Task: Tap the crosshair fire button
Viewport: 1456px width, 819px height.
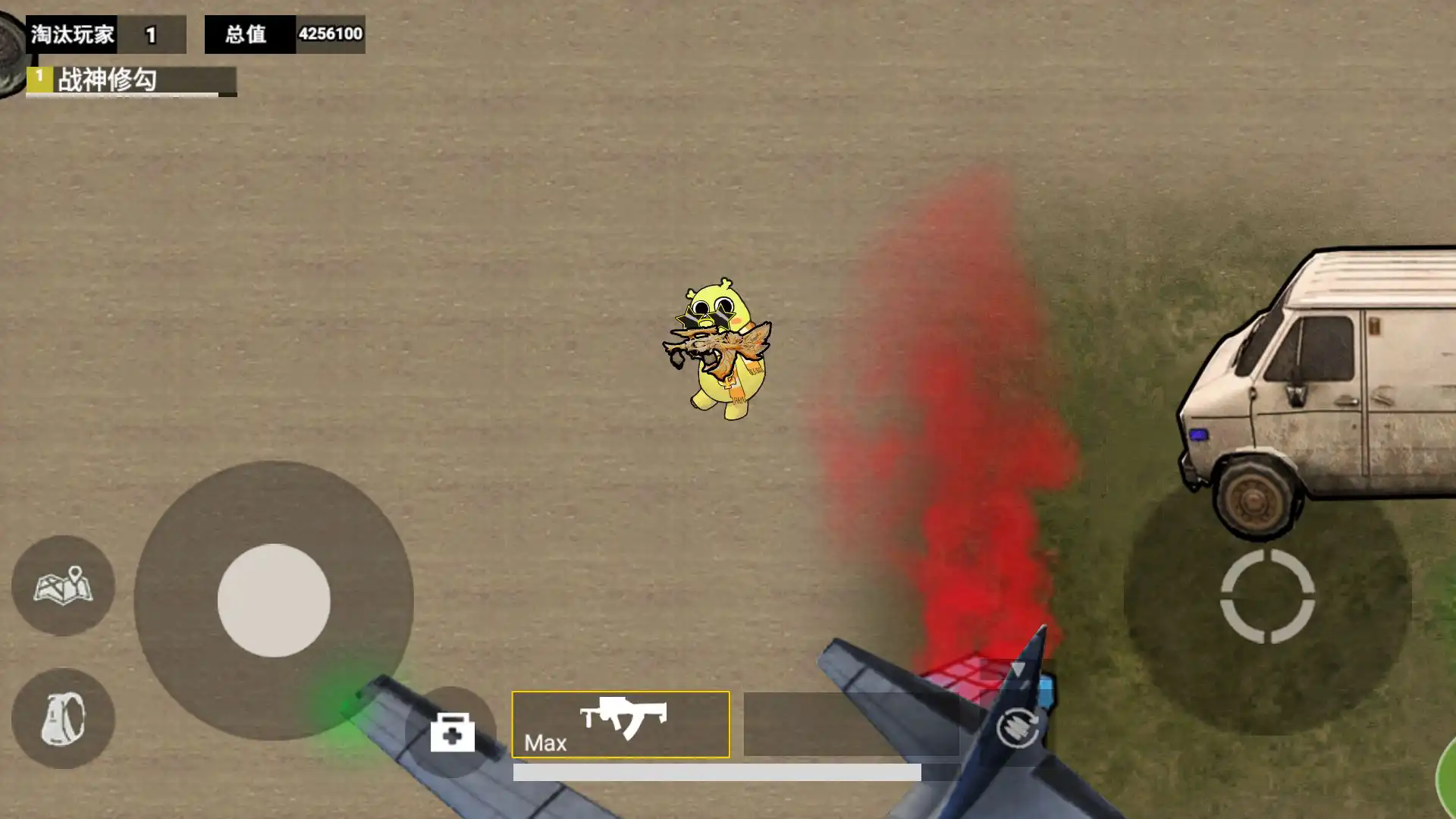Action: 1267,597
